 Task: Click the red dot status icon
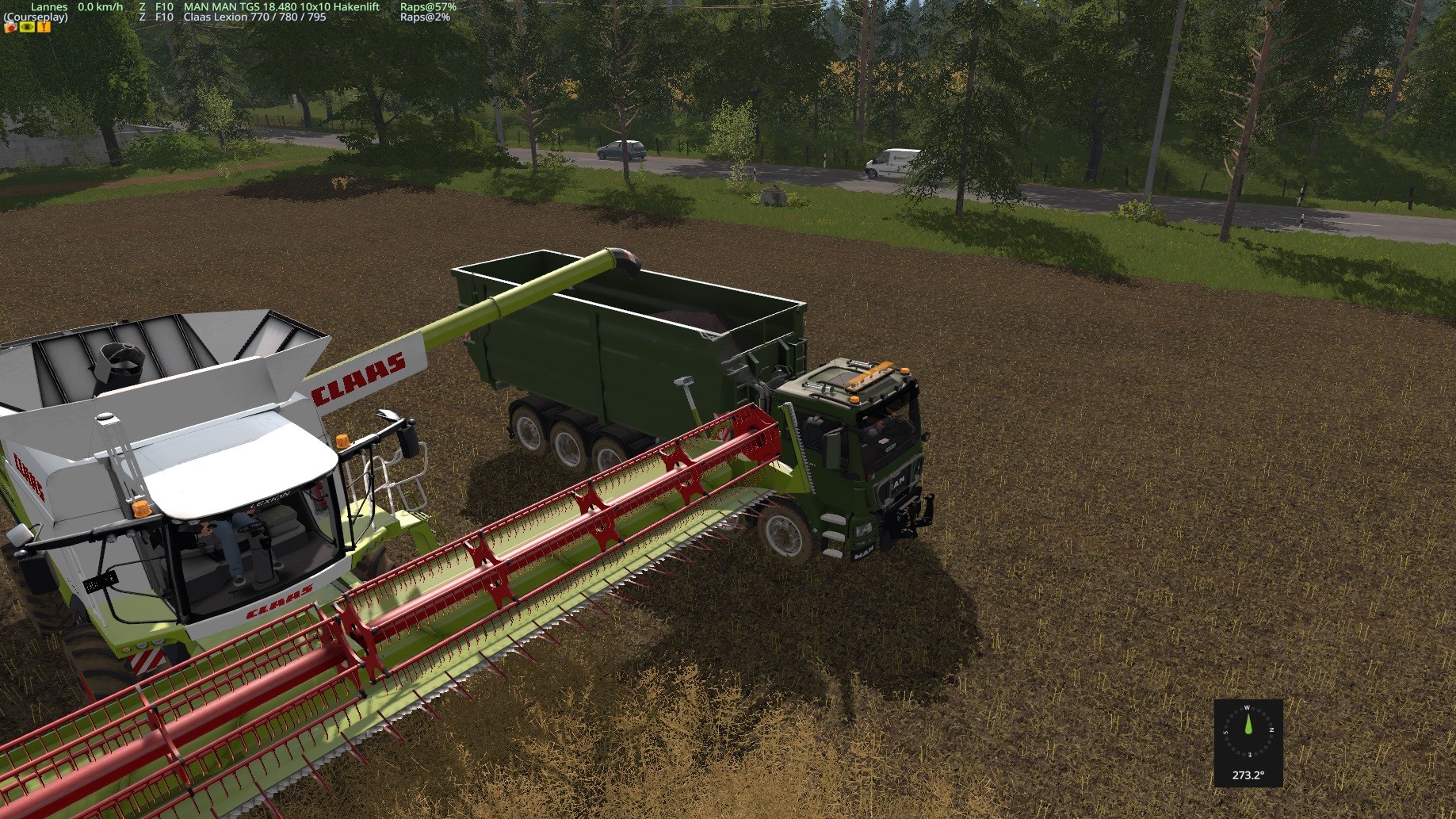pyautogui.click(x=10, y=27)
